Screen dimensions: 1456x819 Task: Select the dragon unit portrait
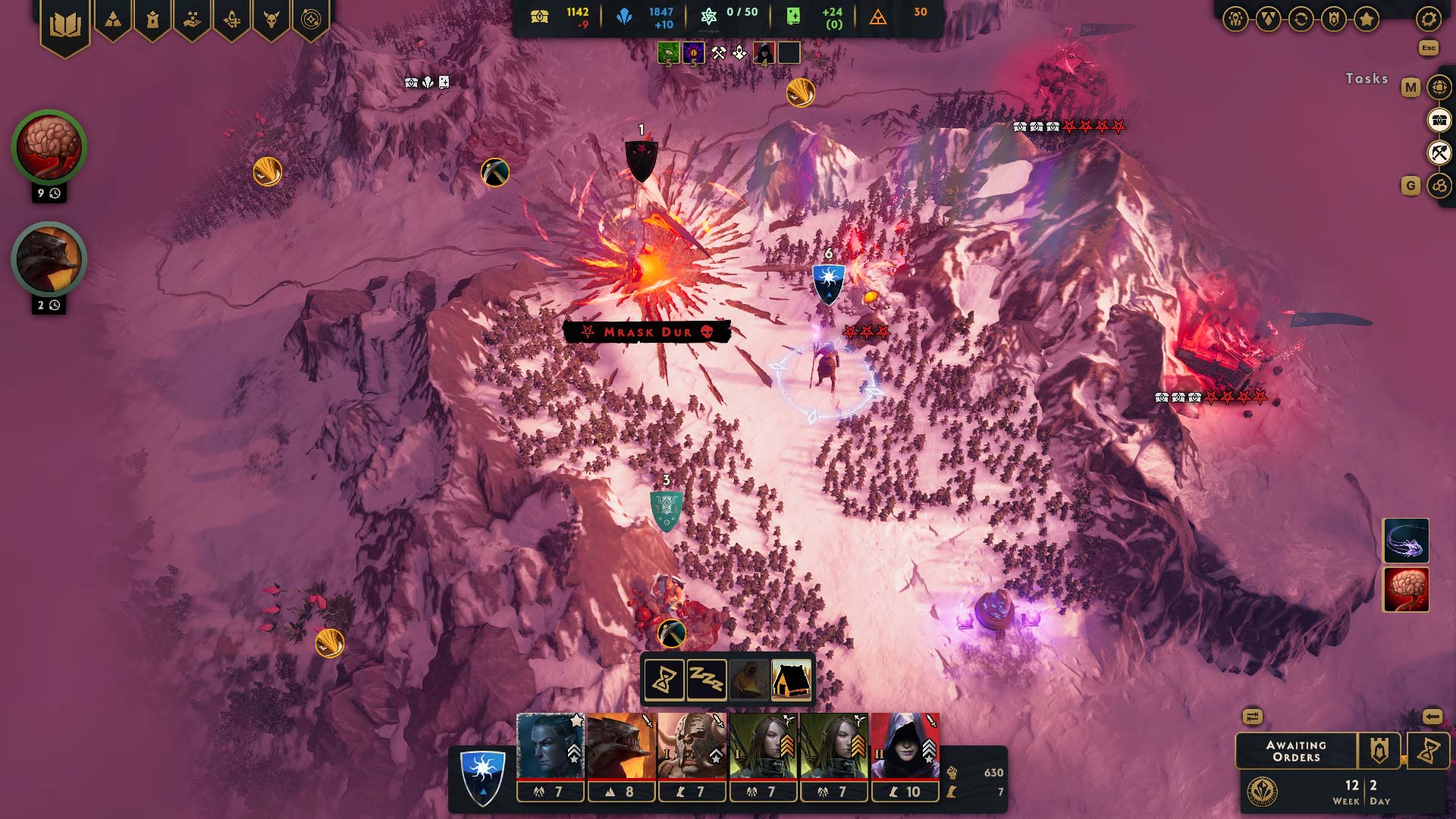pos(621,746)
